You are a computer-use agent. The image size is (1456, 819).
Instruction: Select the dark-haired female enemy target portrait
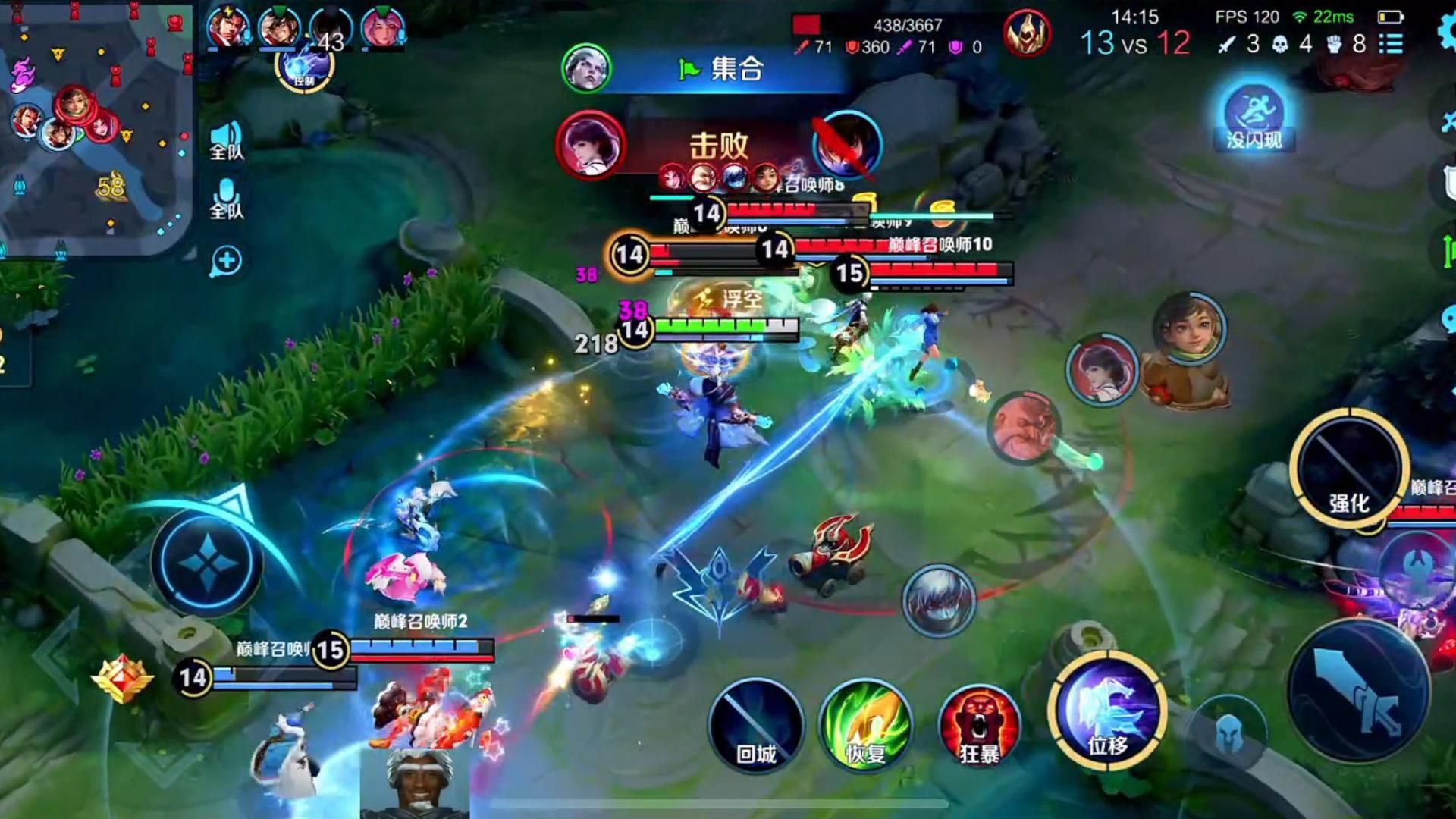(1102, 369)
